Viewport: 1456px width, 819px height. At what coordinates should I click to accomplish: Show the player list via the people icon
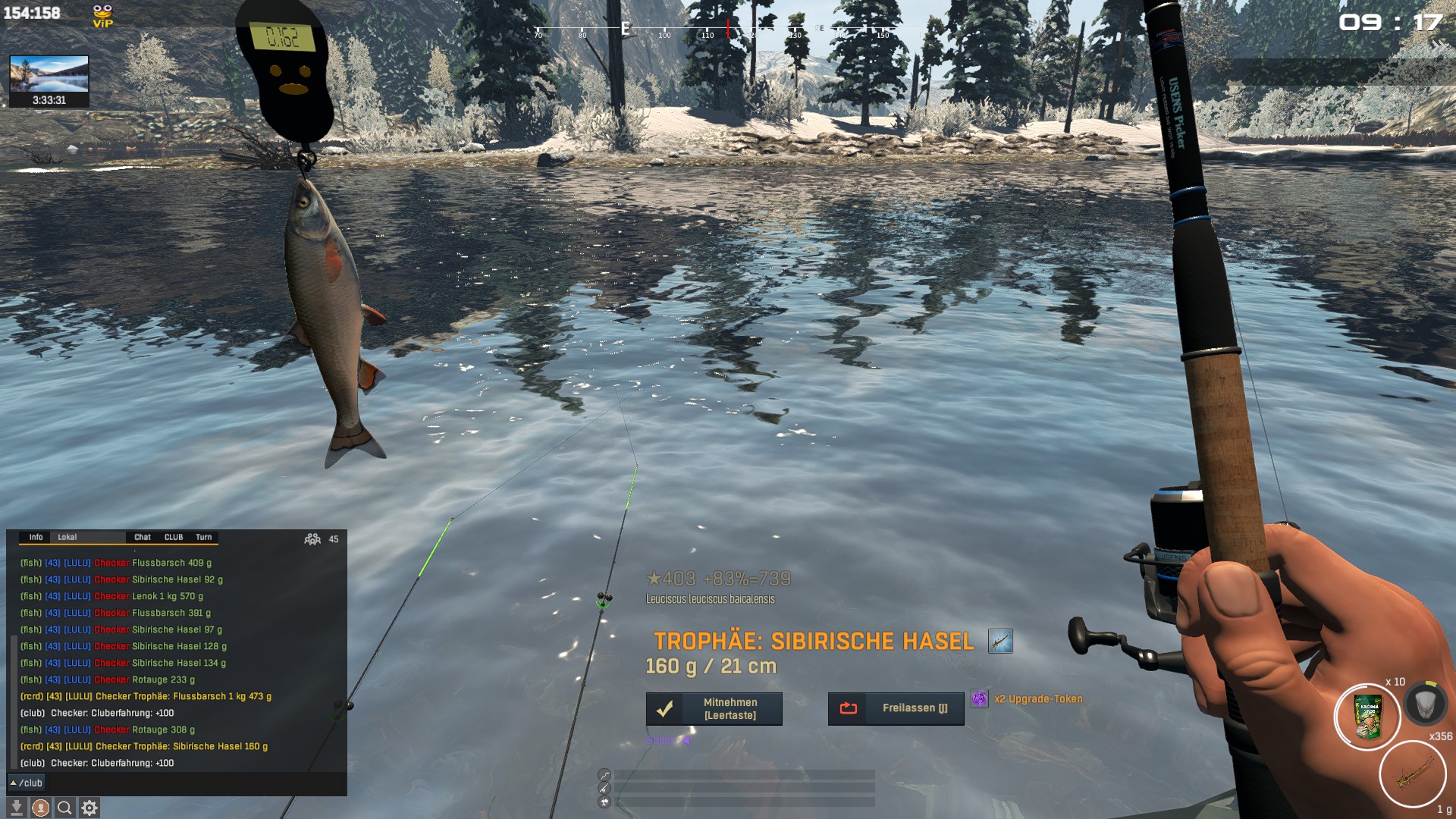312,539
